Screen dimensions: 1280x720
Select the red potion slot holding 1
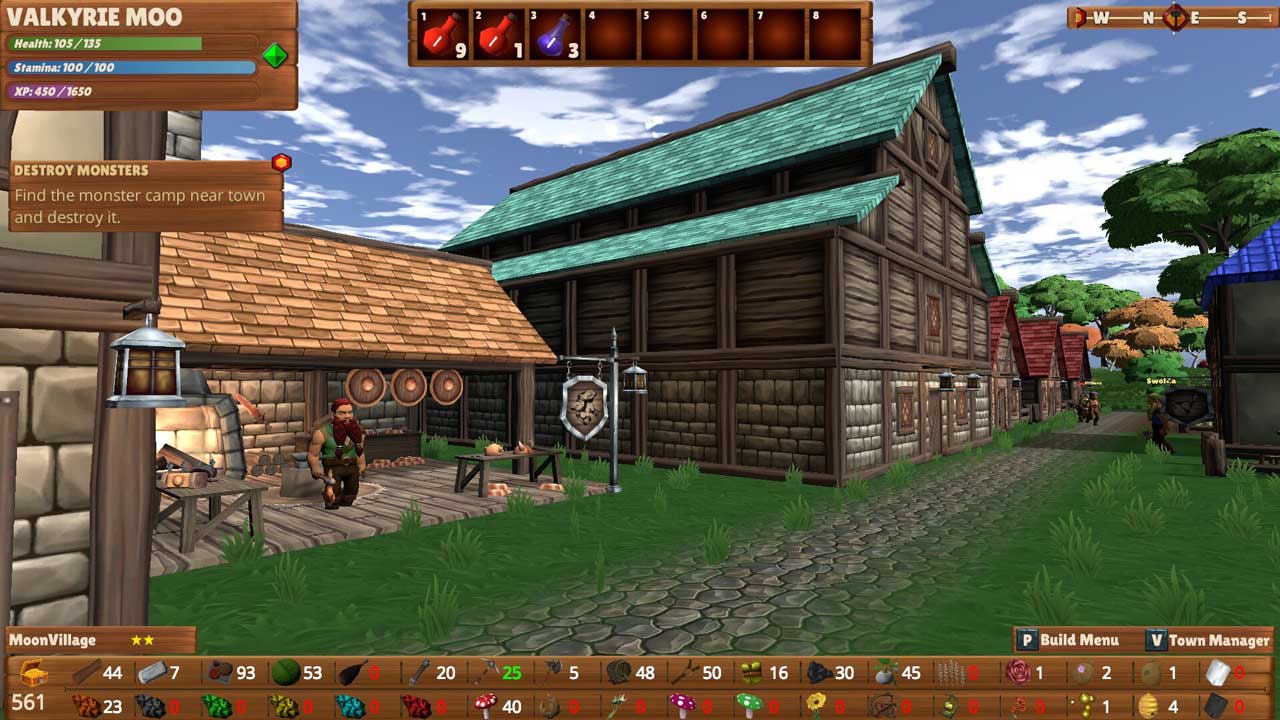498,35
